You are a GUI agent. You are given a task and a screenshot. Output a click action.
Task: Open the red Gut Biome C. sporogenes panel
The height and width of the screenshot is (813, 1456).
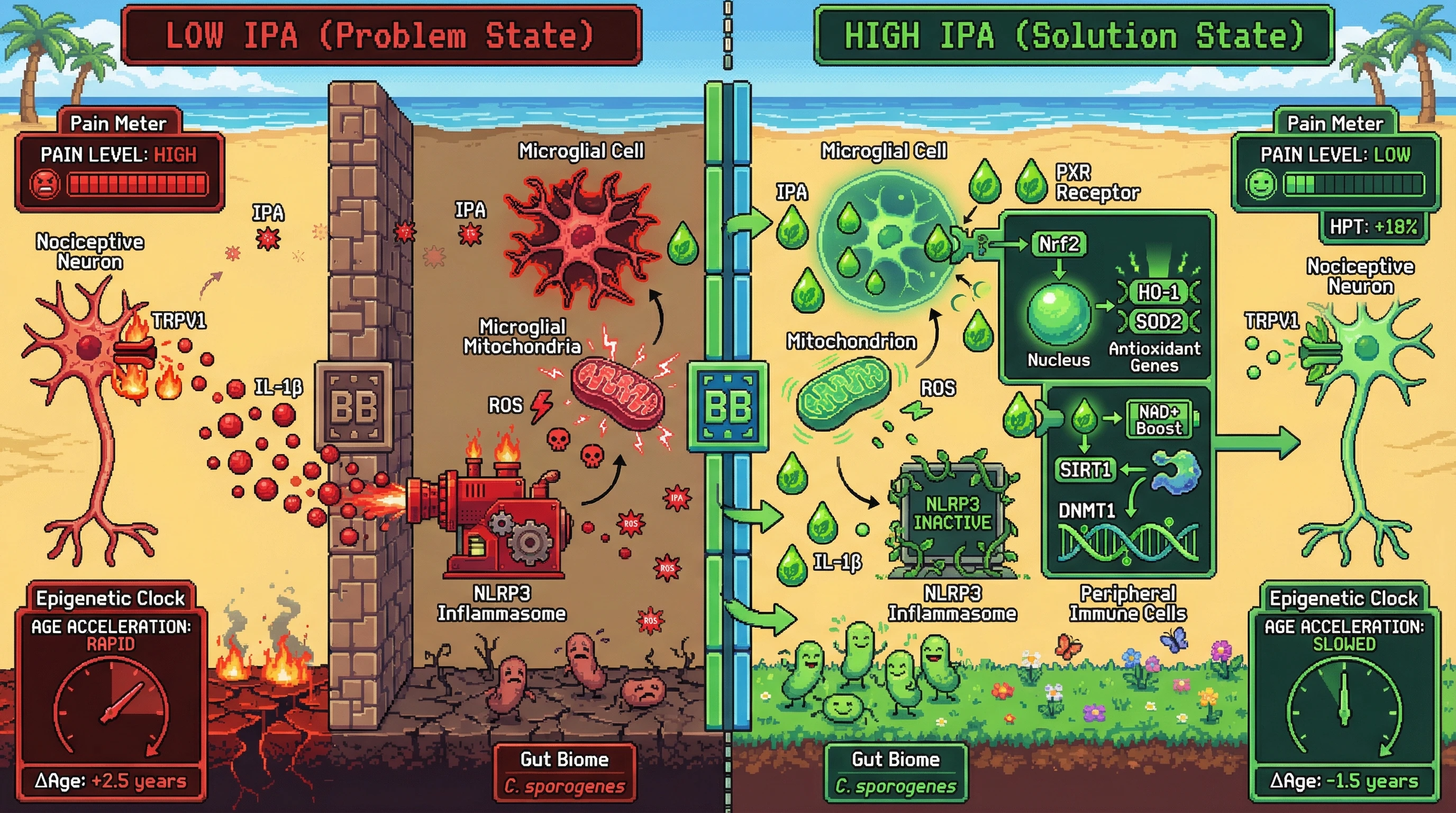tap(565, 772)
